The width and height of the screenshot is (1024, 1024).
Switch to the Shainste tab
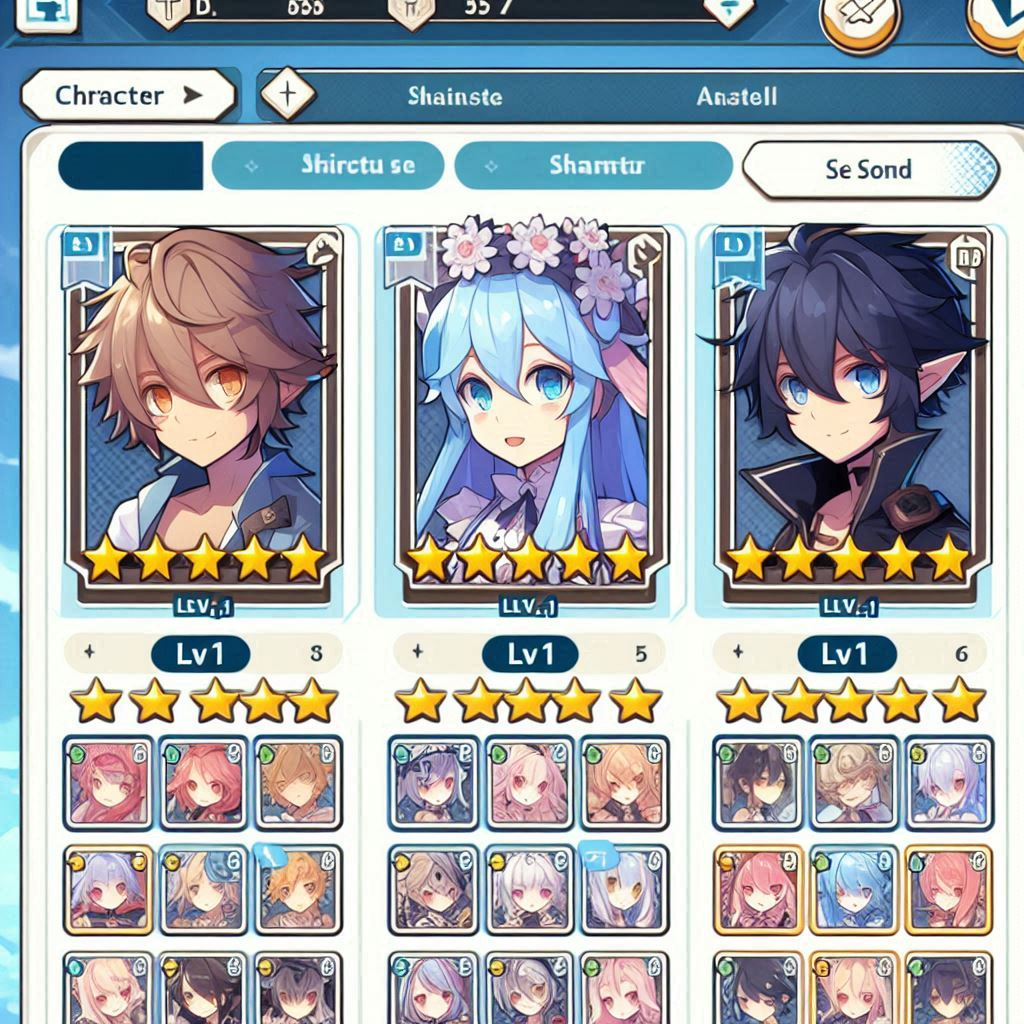click(455, 97)
